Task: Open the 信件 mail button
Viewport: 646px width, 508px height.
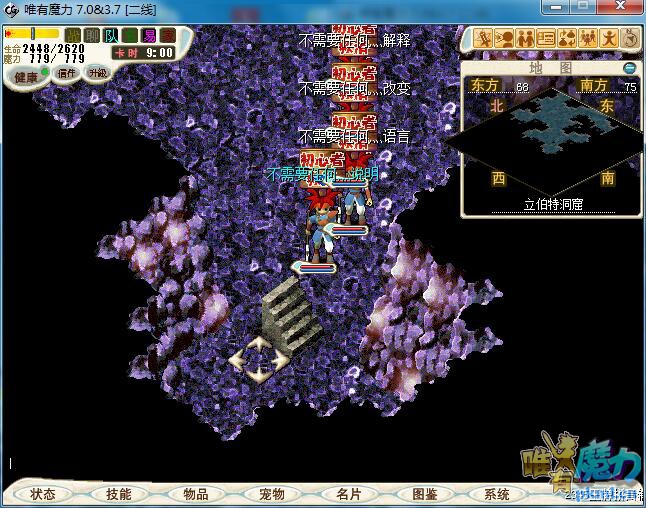Action: (68, 73)
